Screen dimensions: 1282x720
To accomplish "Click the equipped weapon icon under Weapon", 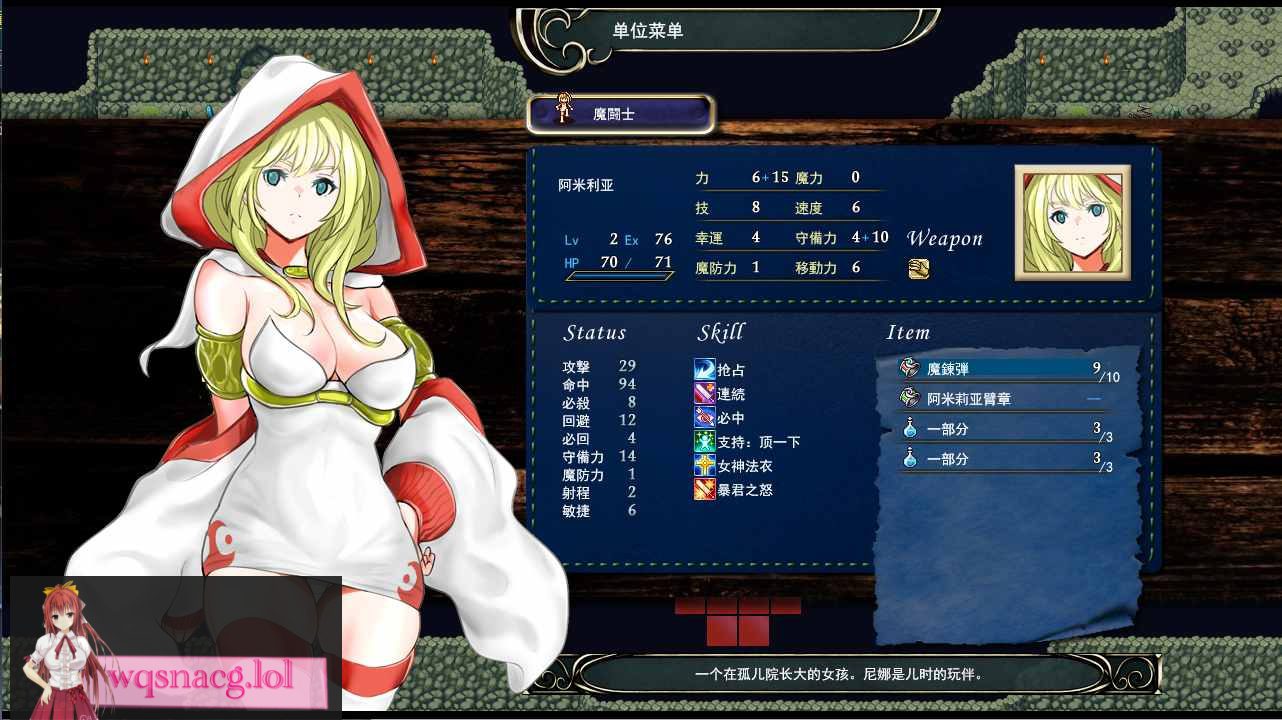I will coord(919,267).
